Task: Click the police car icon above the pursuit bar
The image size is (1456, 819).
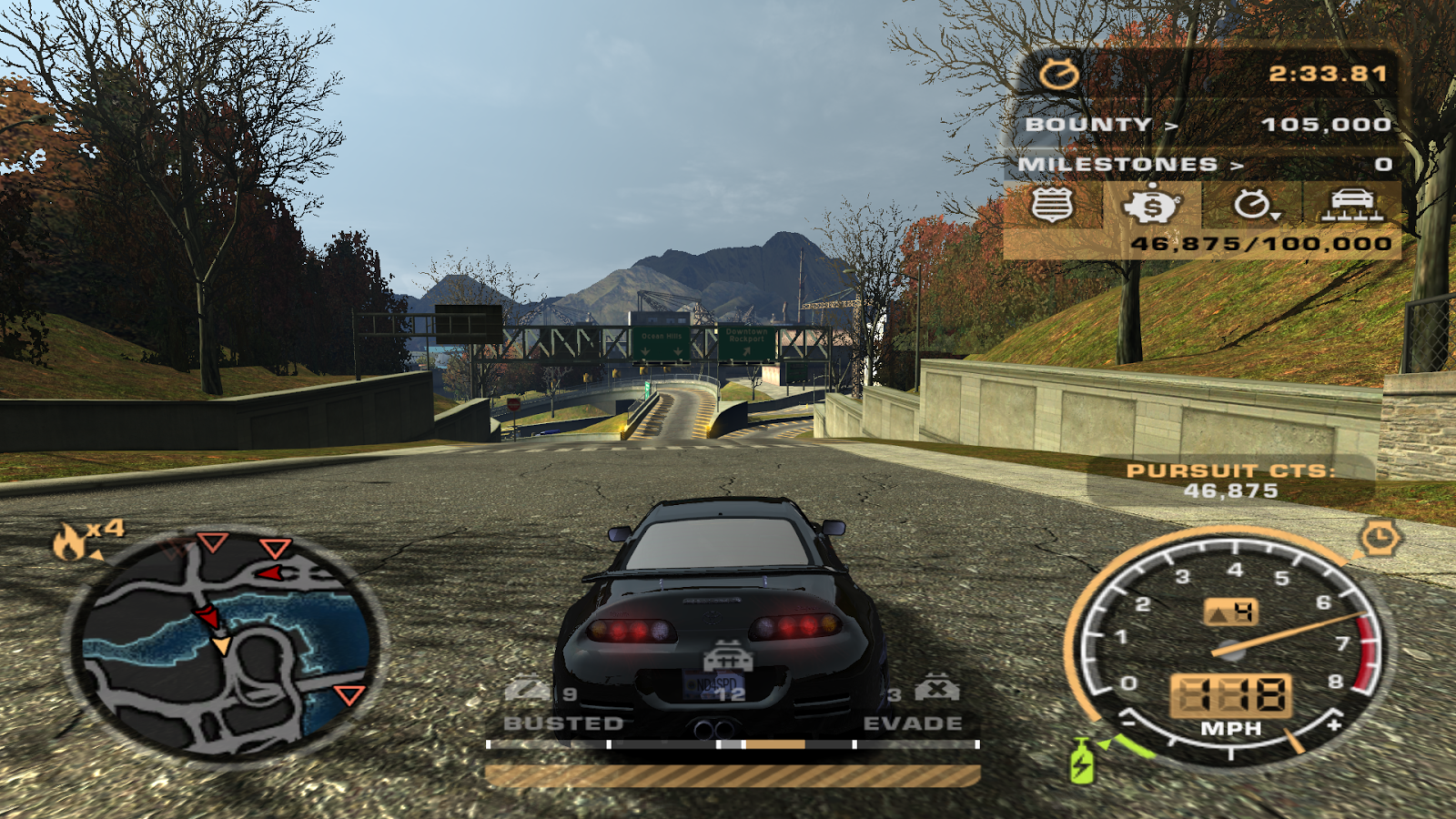Action: [727, 657]
